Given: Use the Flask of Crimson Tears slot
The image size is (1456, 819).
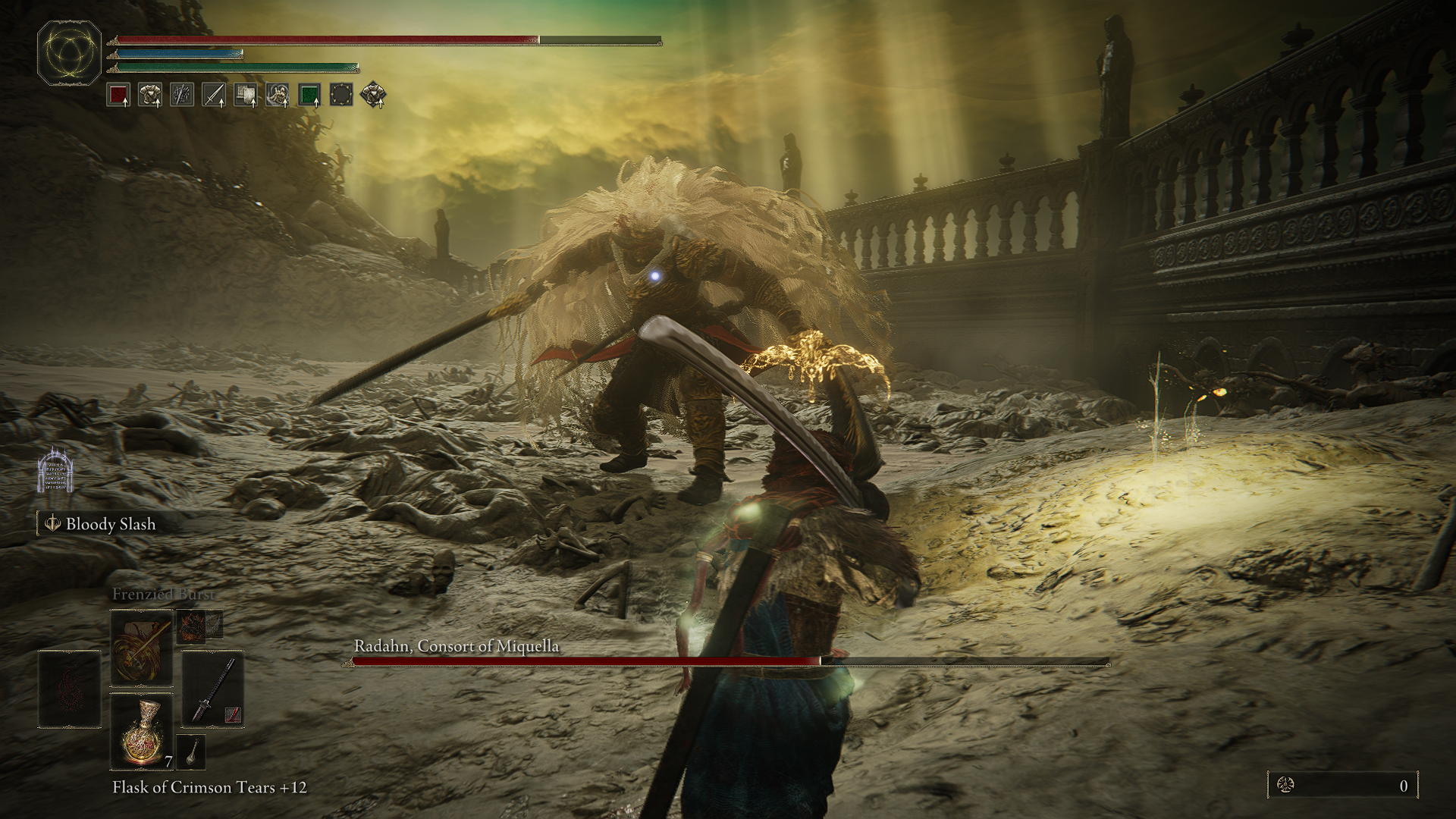Looking at the screenshot, I should 142,732.
